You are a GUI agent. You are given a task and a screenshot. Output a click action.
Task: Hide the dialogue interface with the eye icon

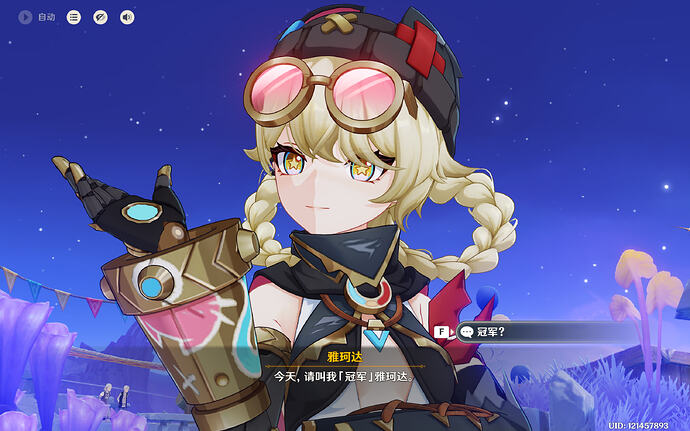(100, 17)
